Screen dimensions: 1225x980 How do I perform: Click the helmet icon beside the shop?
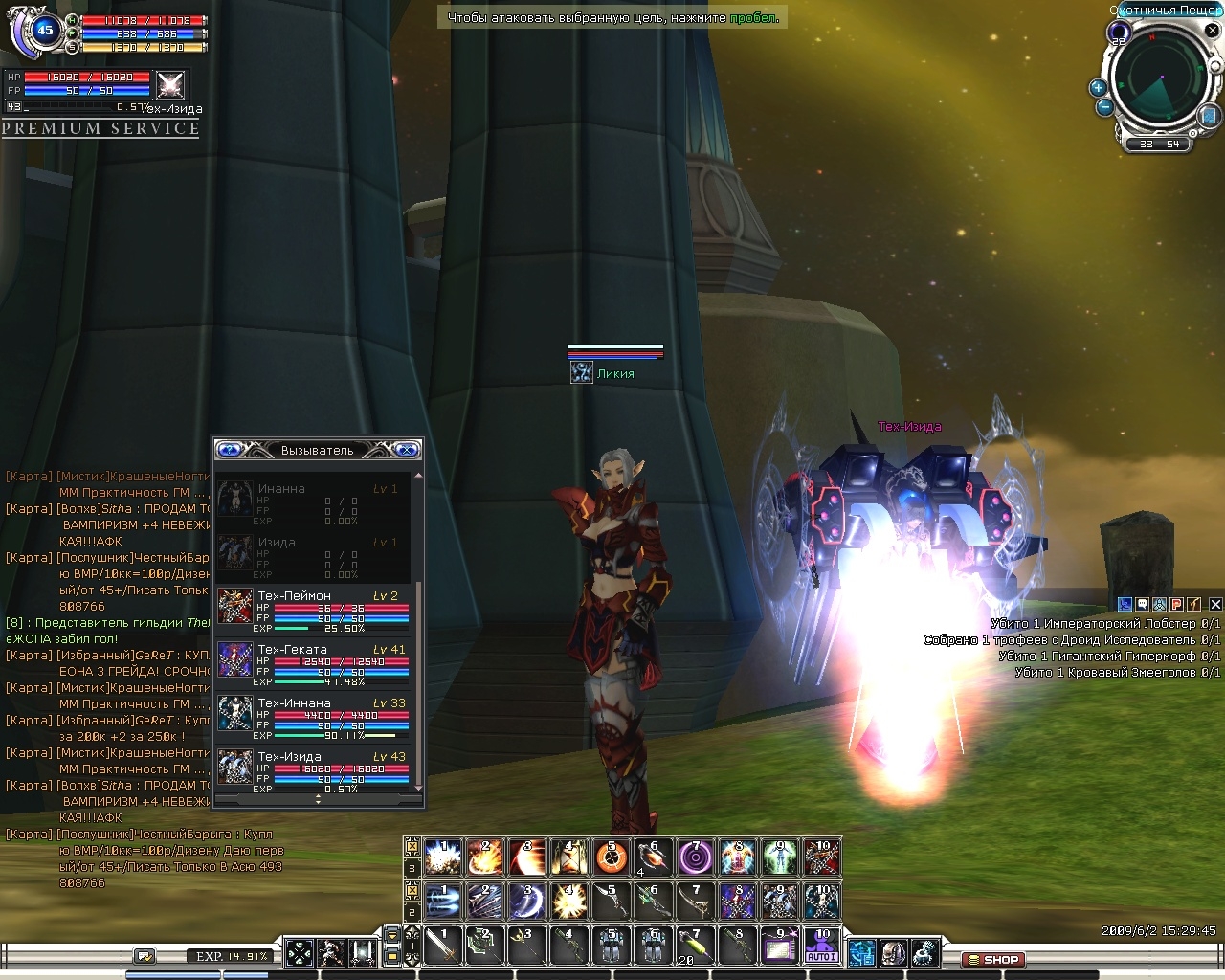893,953
